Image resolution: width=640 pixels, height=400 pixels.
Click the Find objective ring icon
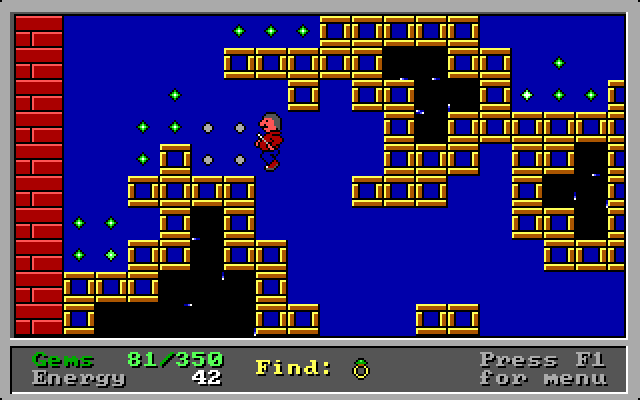(360, 369)
